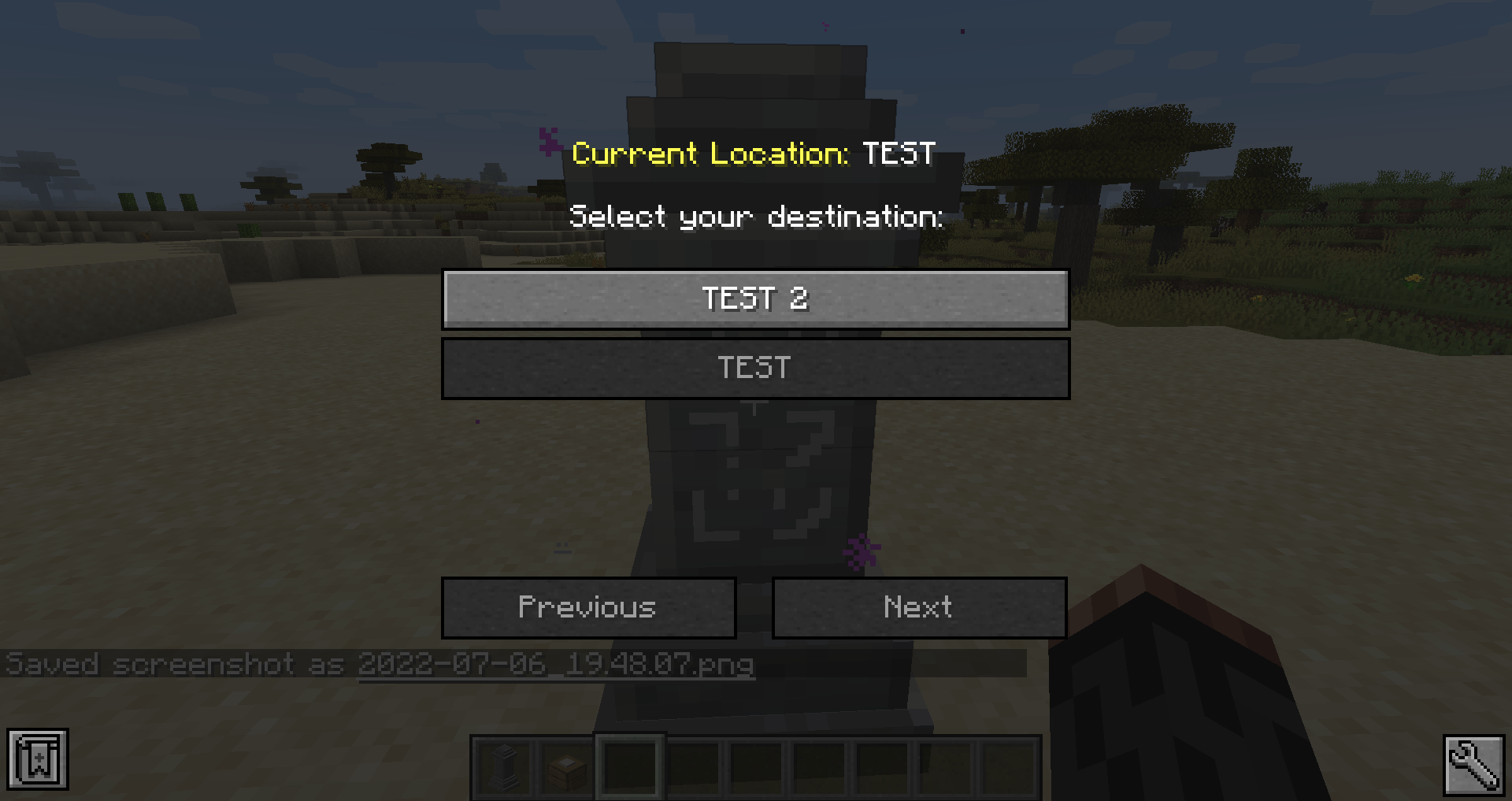Click the purple particle near the TEST header
This screenshot has height=801, width=1512.
point(547,142)
